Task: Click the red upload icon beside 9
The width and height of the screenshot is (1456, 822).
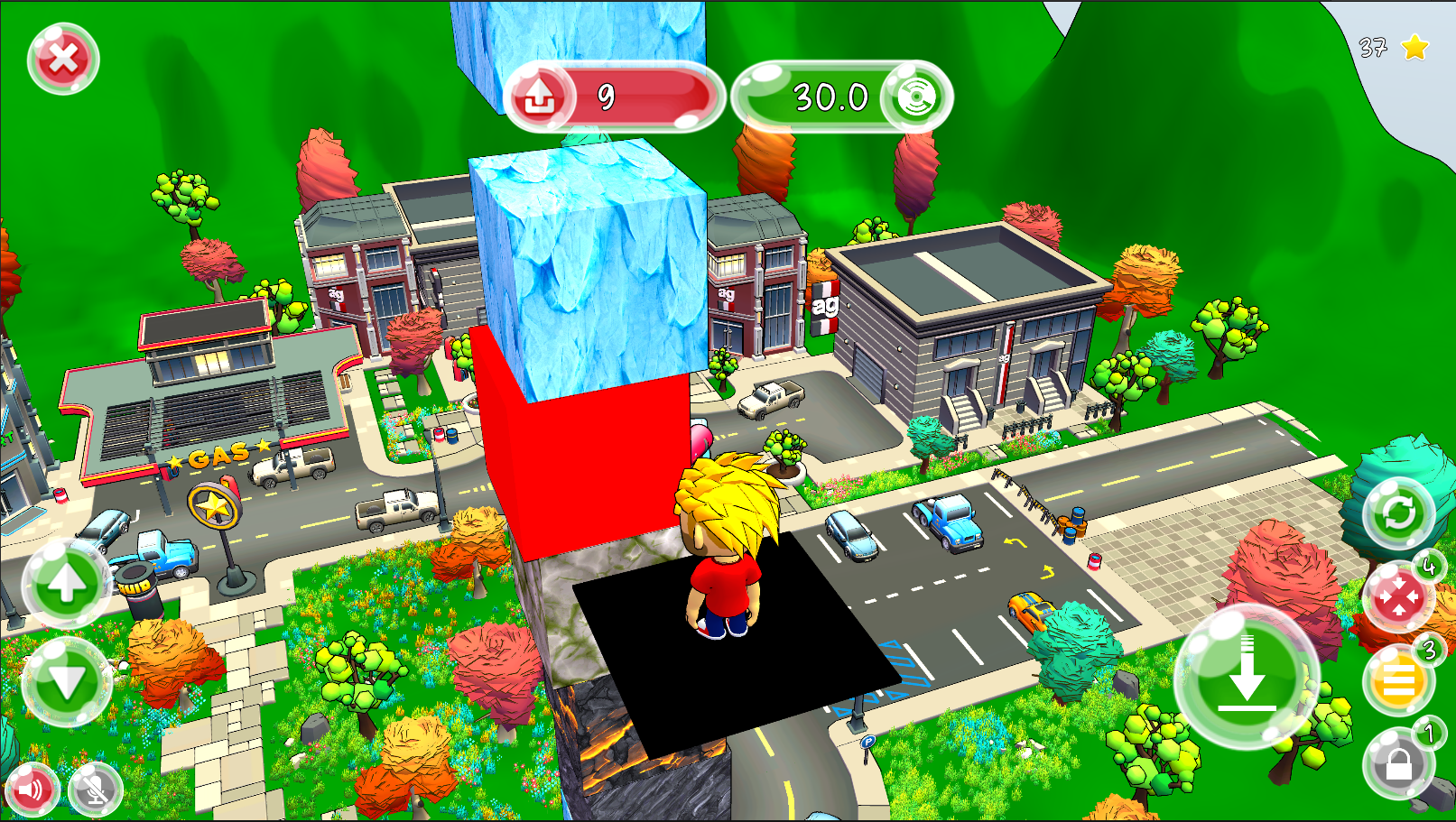Action: [540, 97]
